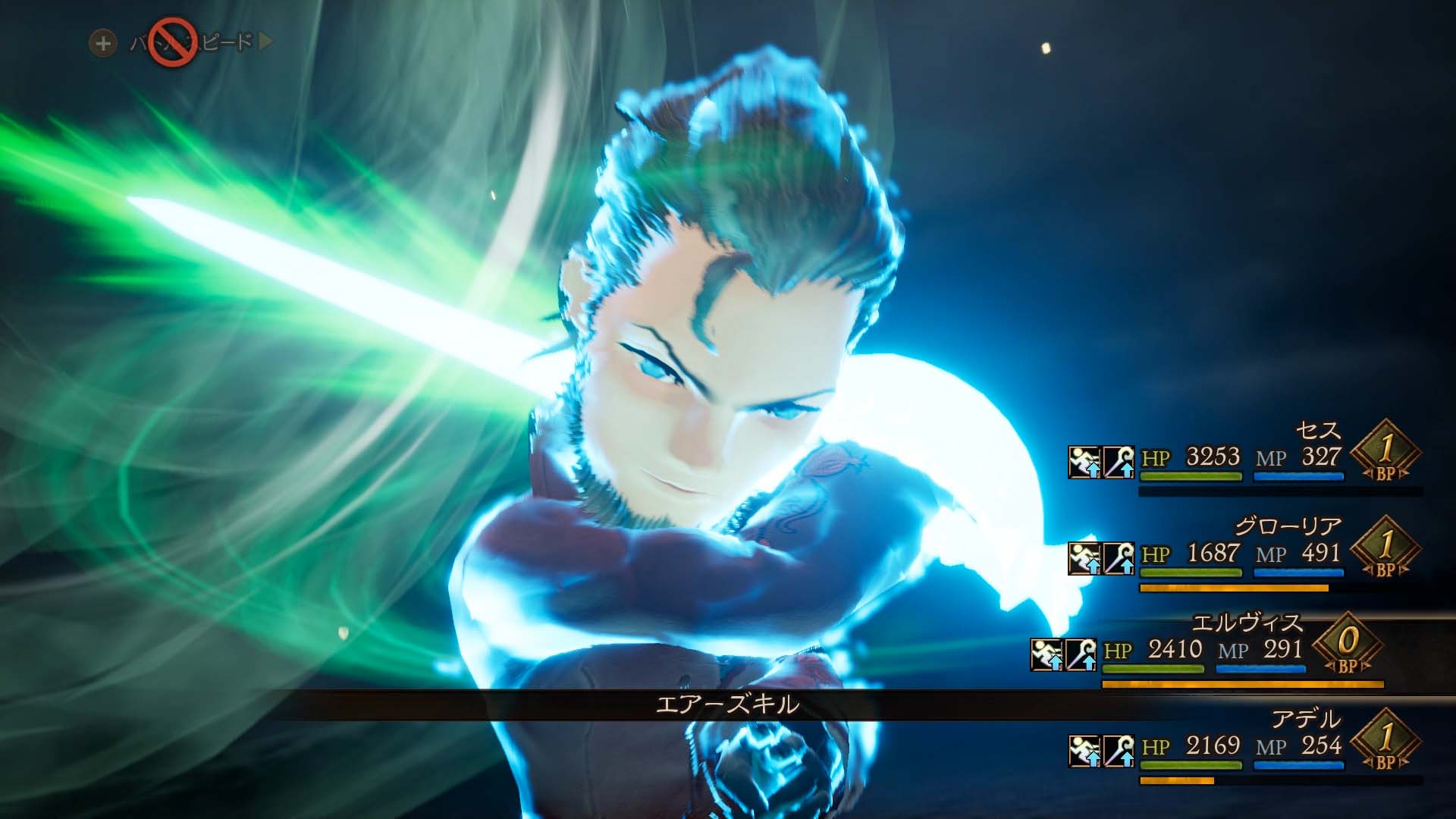
Task: Check エルヴィス's running-figure speed buff icon
Action: coord(1046,654)
